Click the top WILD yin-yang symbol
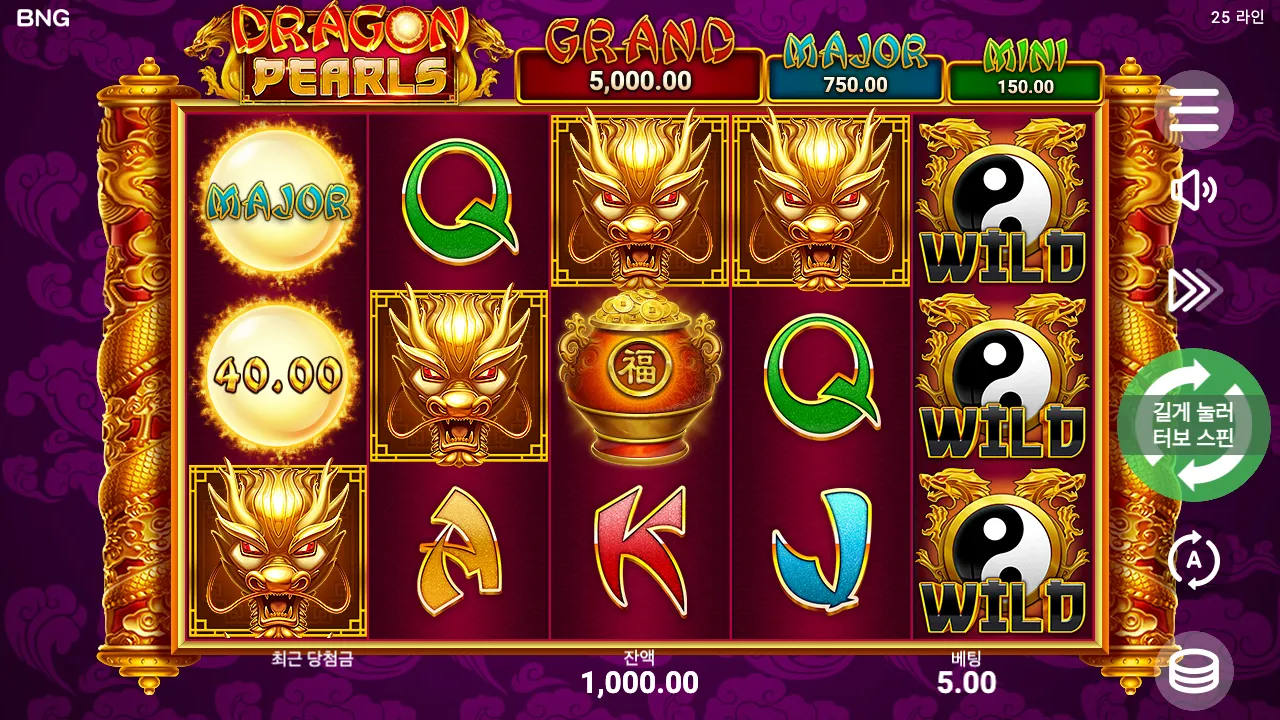This screenshot has width=1280, height=720. coord(1003,200)
